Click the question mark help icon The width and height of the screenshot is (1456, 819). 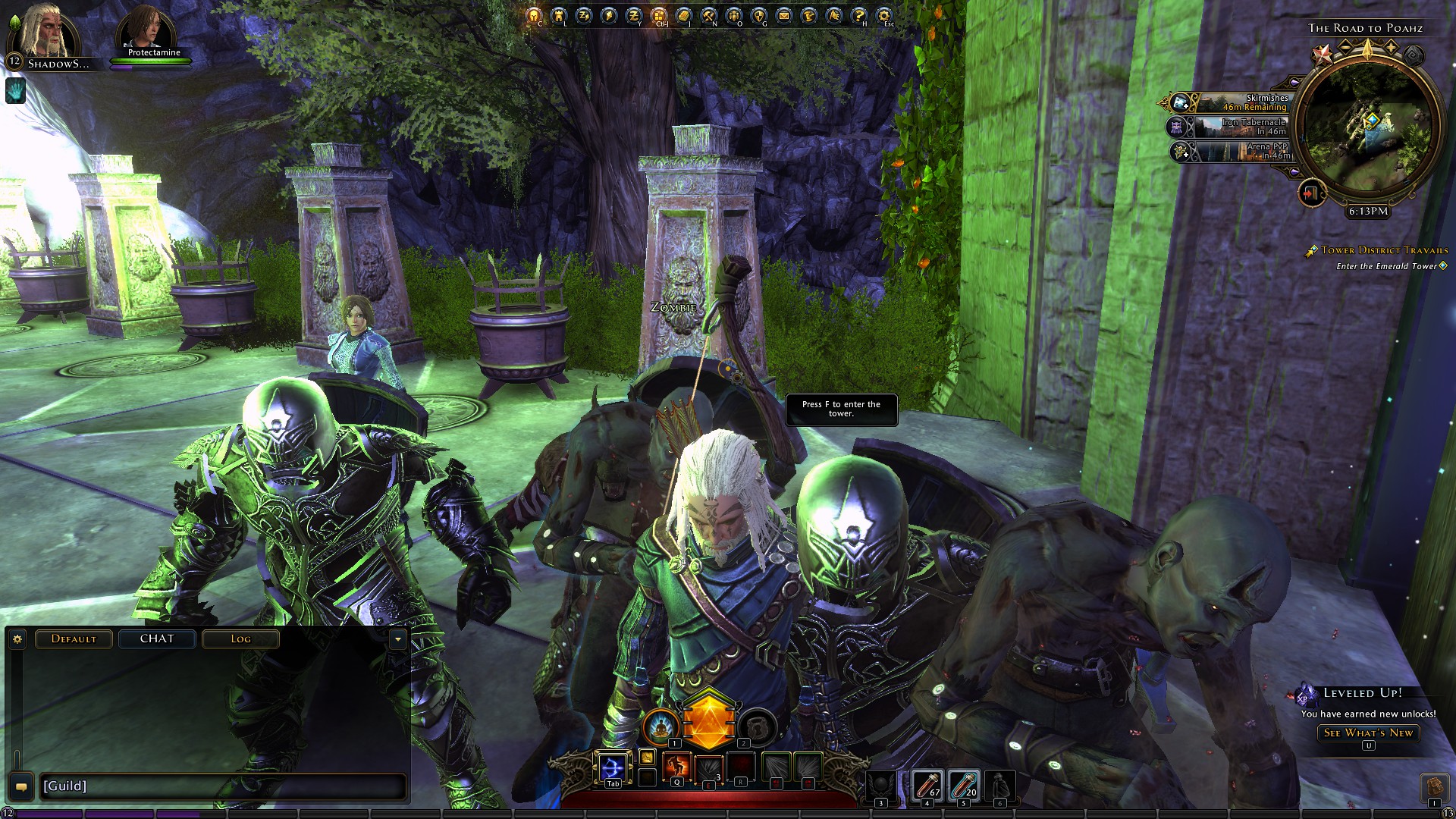tap(858, 15)
